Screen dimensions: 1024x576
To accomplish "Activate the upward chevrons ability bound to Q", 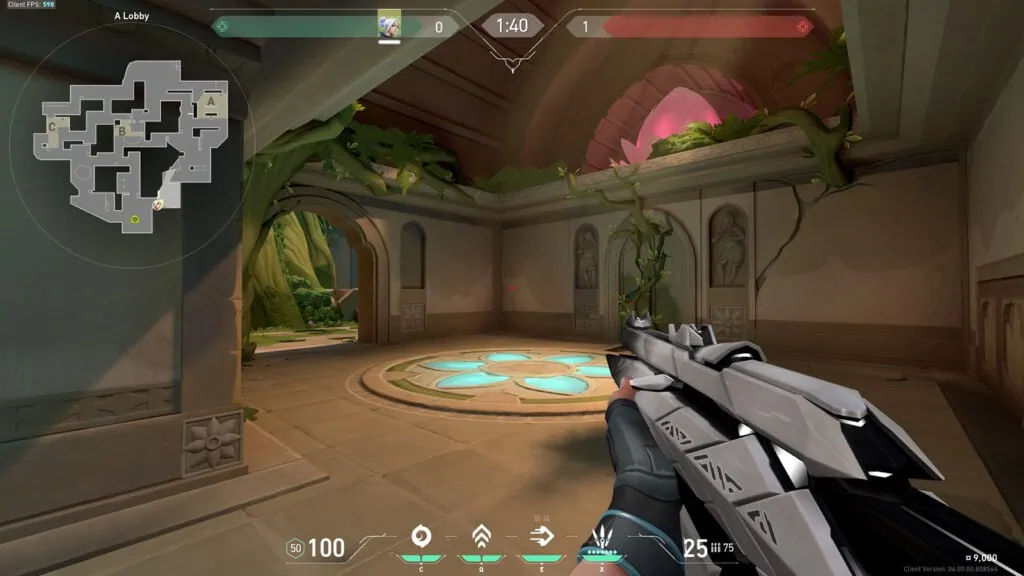I will 480,536.
